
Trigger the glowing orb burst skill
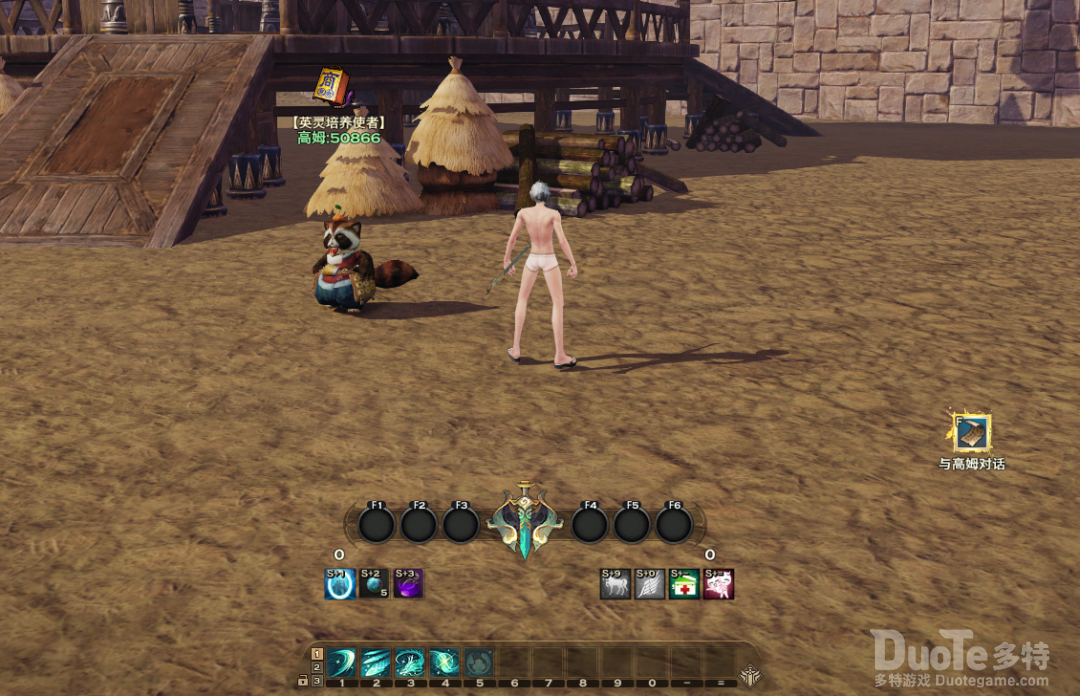[444, 662]
